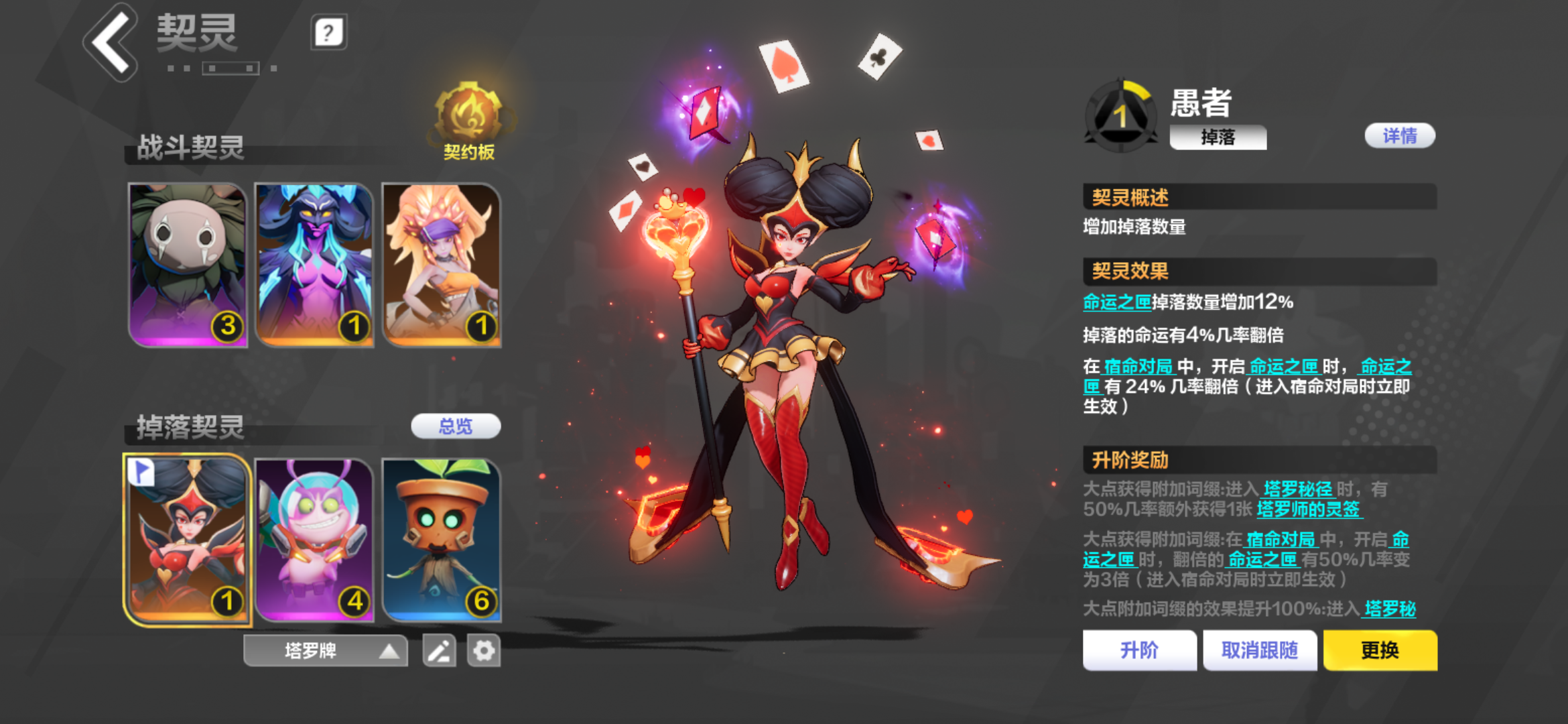
Task: Click 更换 to swap the spirit
Action: pyautogui.click(x=1380, y=650)
